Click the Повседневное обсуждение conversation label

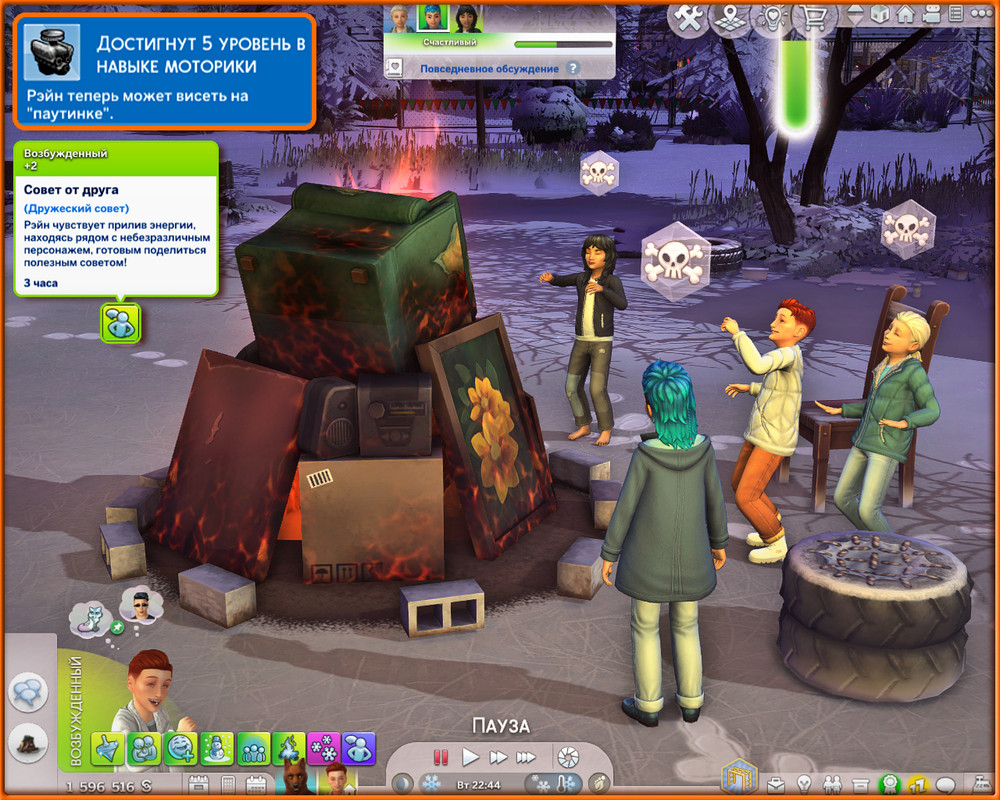coord(489,69)
